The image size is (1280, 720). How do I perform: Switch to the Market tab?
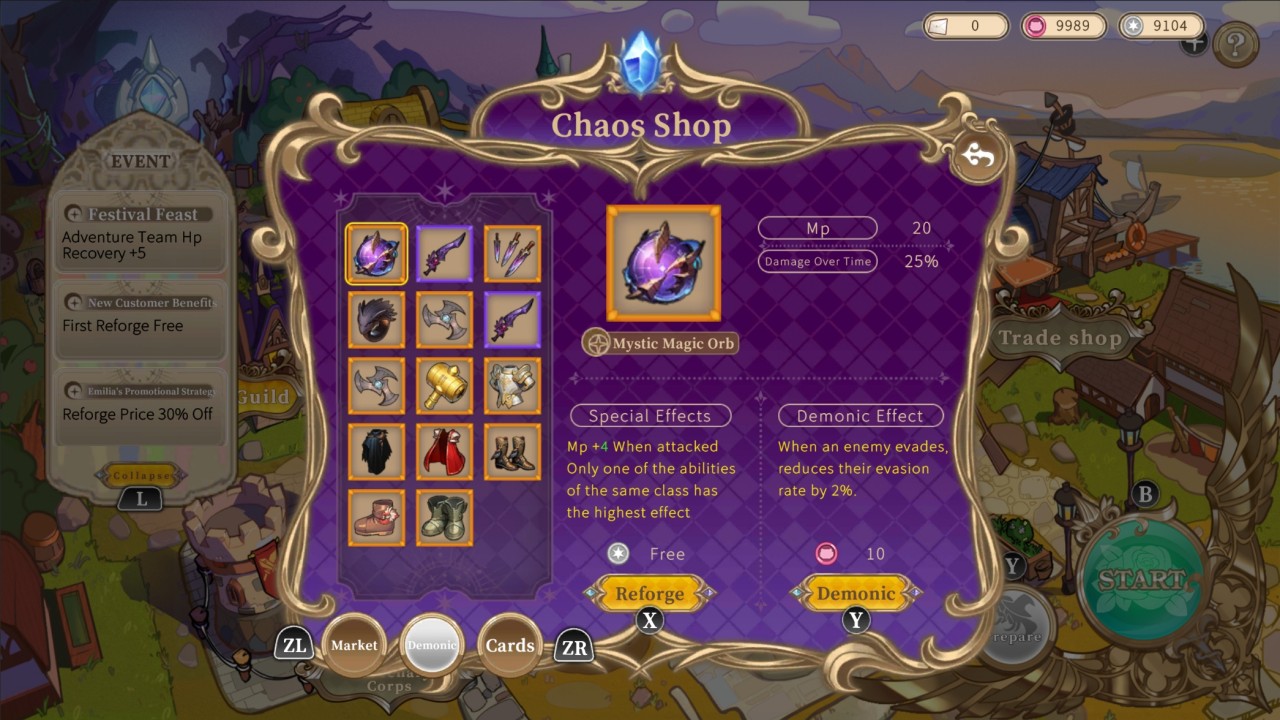354,645
